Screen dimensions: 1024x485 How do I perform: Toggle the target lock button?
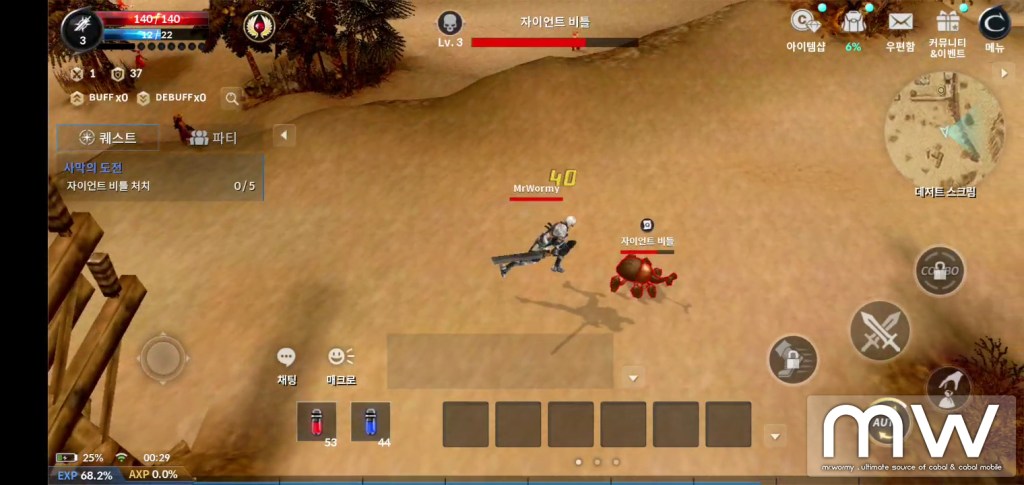pyautogui.click(x=793, y=359)
